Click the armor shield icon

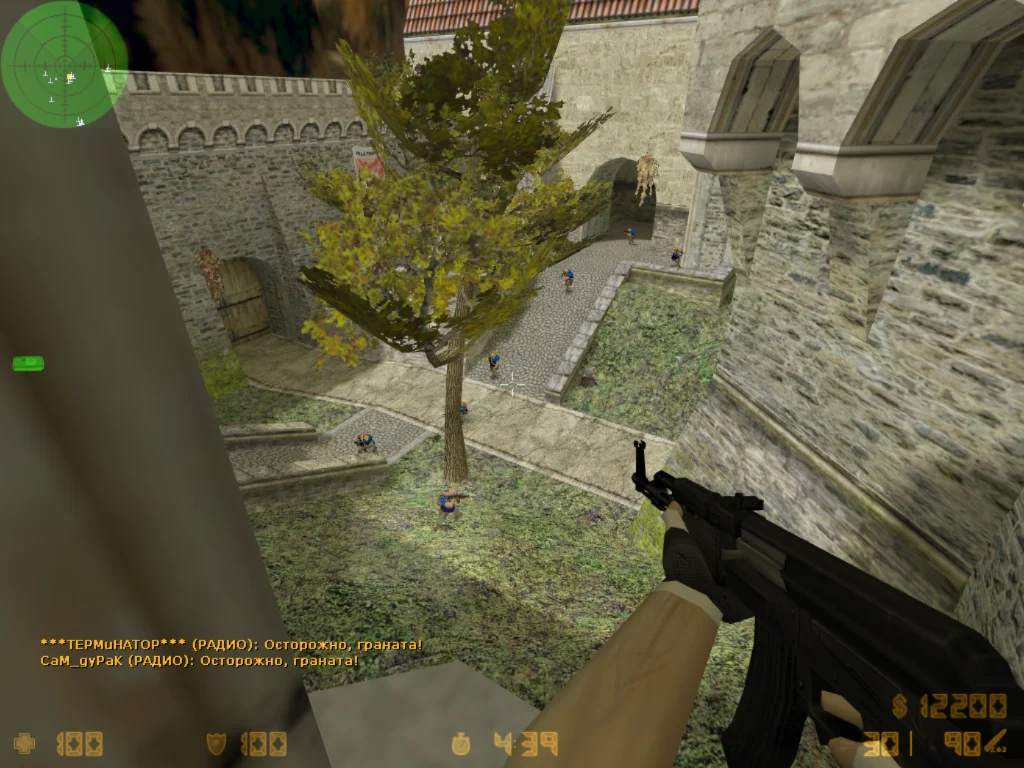(x=216, y=743)
